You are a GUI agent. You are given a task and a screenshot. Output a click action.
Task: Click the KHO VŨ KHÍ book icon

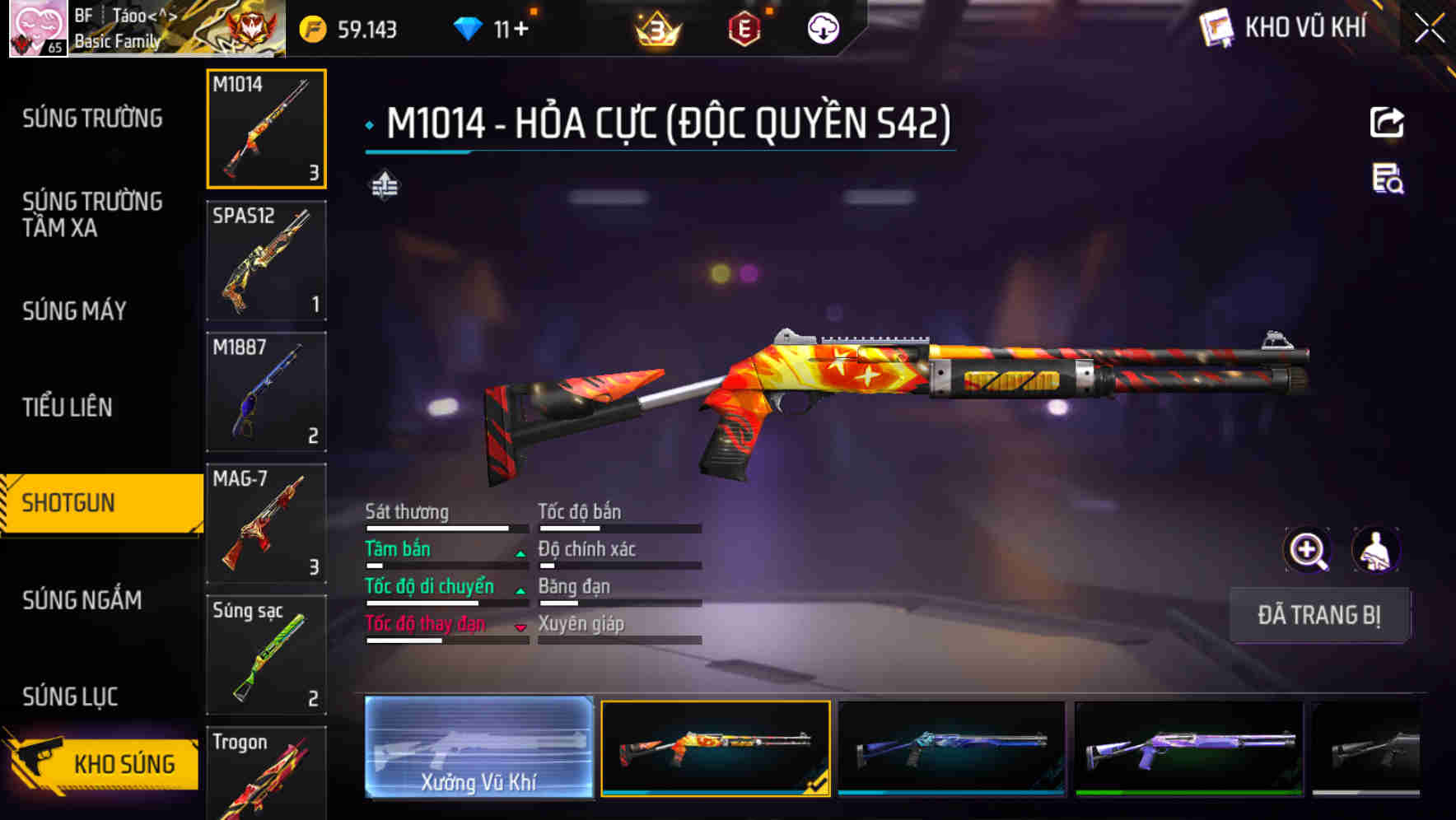click(1214, 27)
